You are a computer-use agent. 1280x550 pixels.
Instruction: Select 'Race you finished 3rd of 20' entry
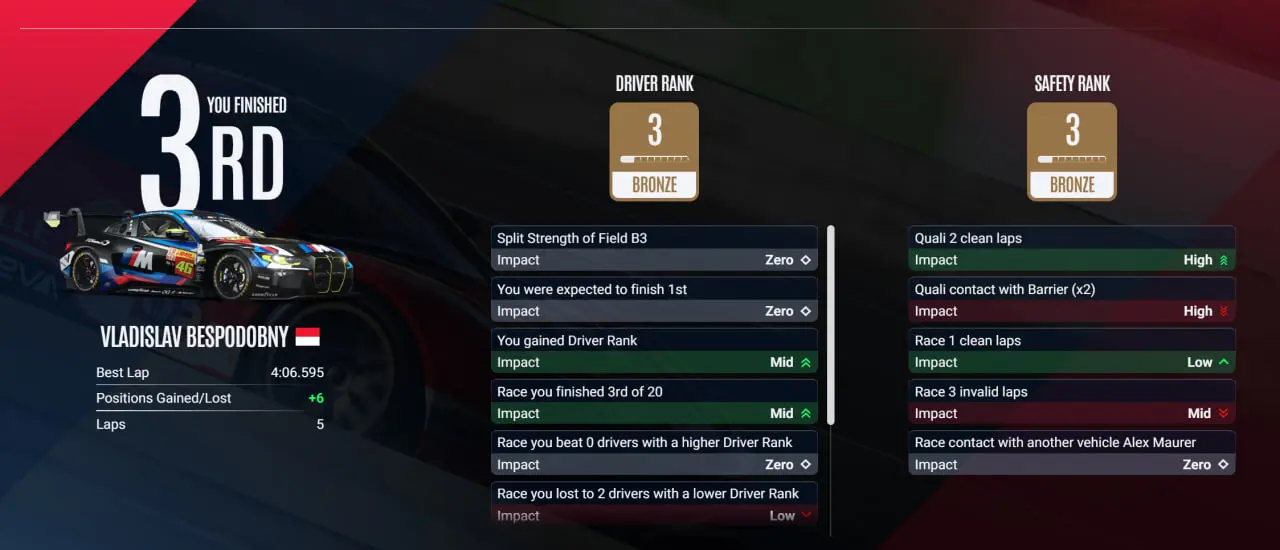pos(654,401)
